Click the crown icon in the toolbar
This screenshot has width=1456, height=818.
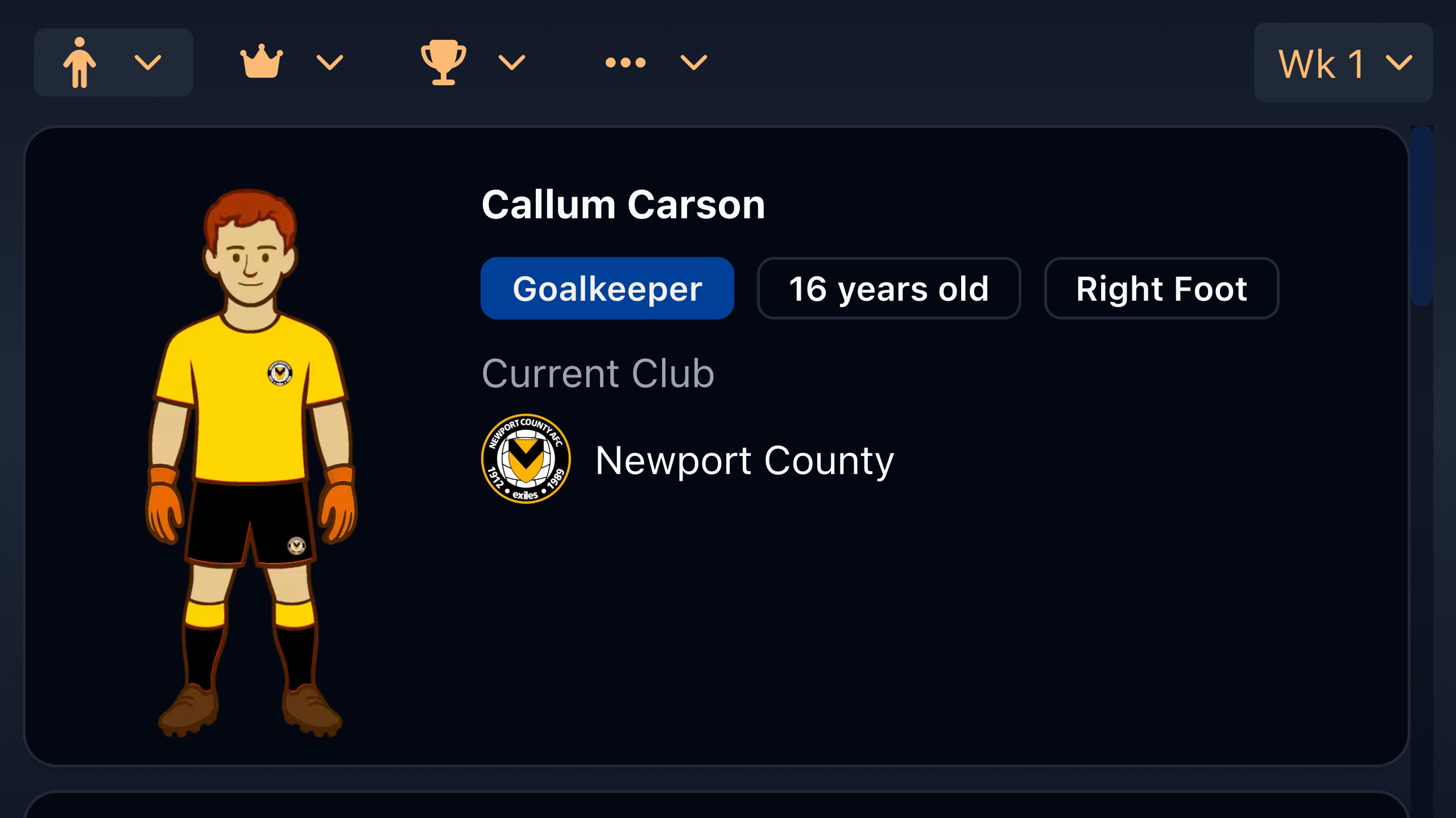point(262,61)
